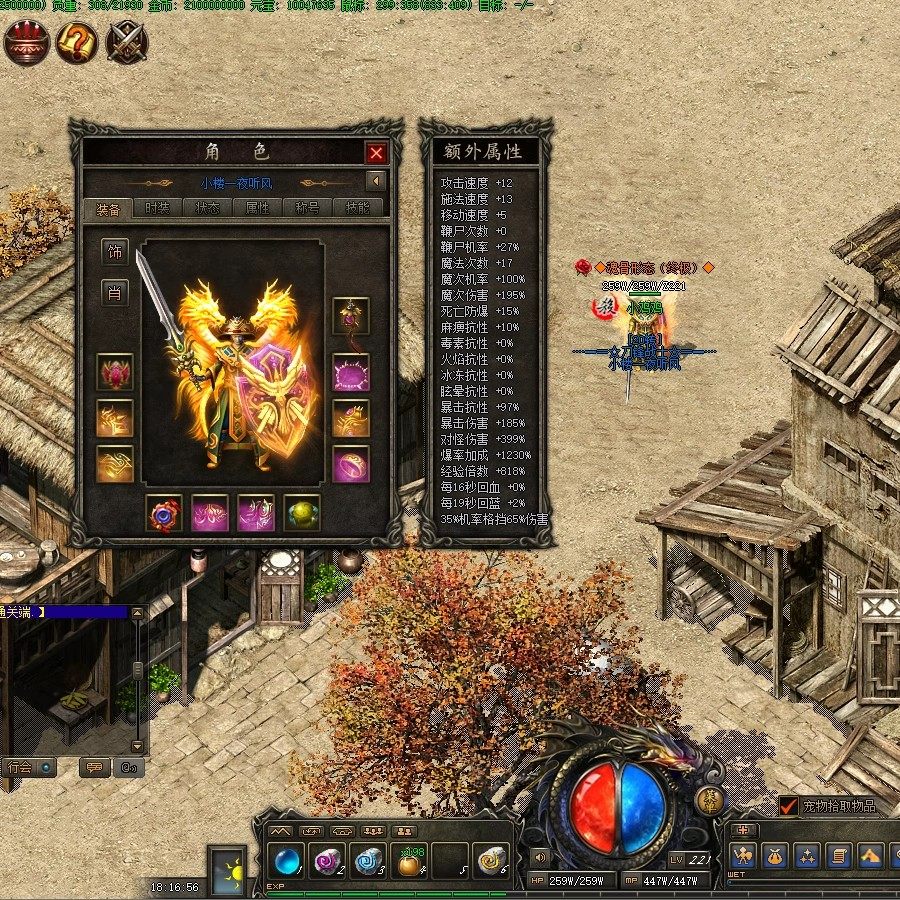Toggle the 宠物拾取物品 checkbox
Viewport: 900px width, 900px height.
[789, 806]
